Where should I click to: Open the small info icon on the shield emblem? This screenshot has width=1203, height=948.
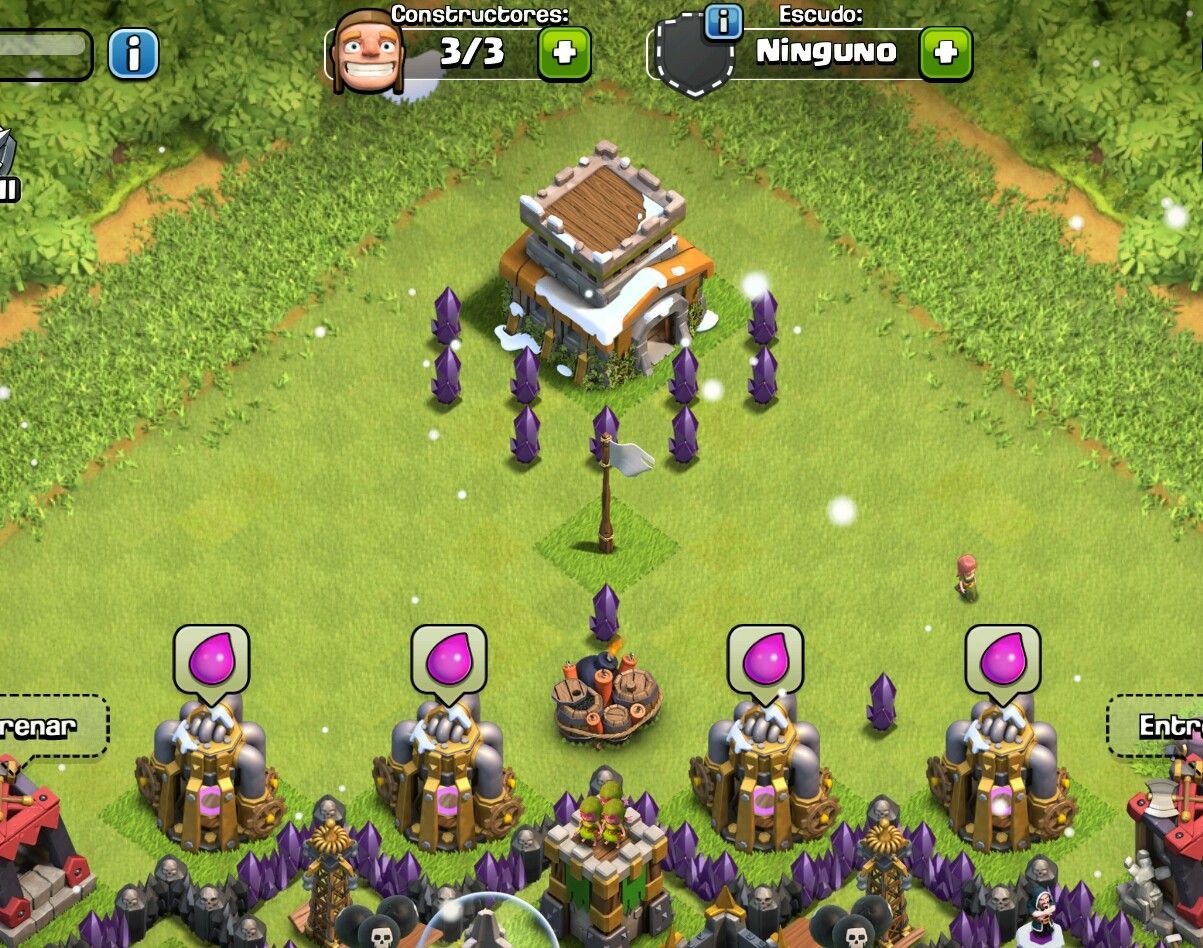click(x=723, y=21)
